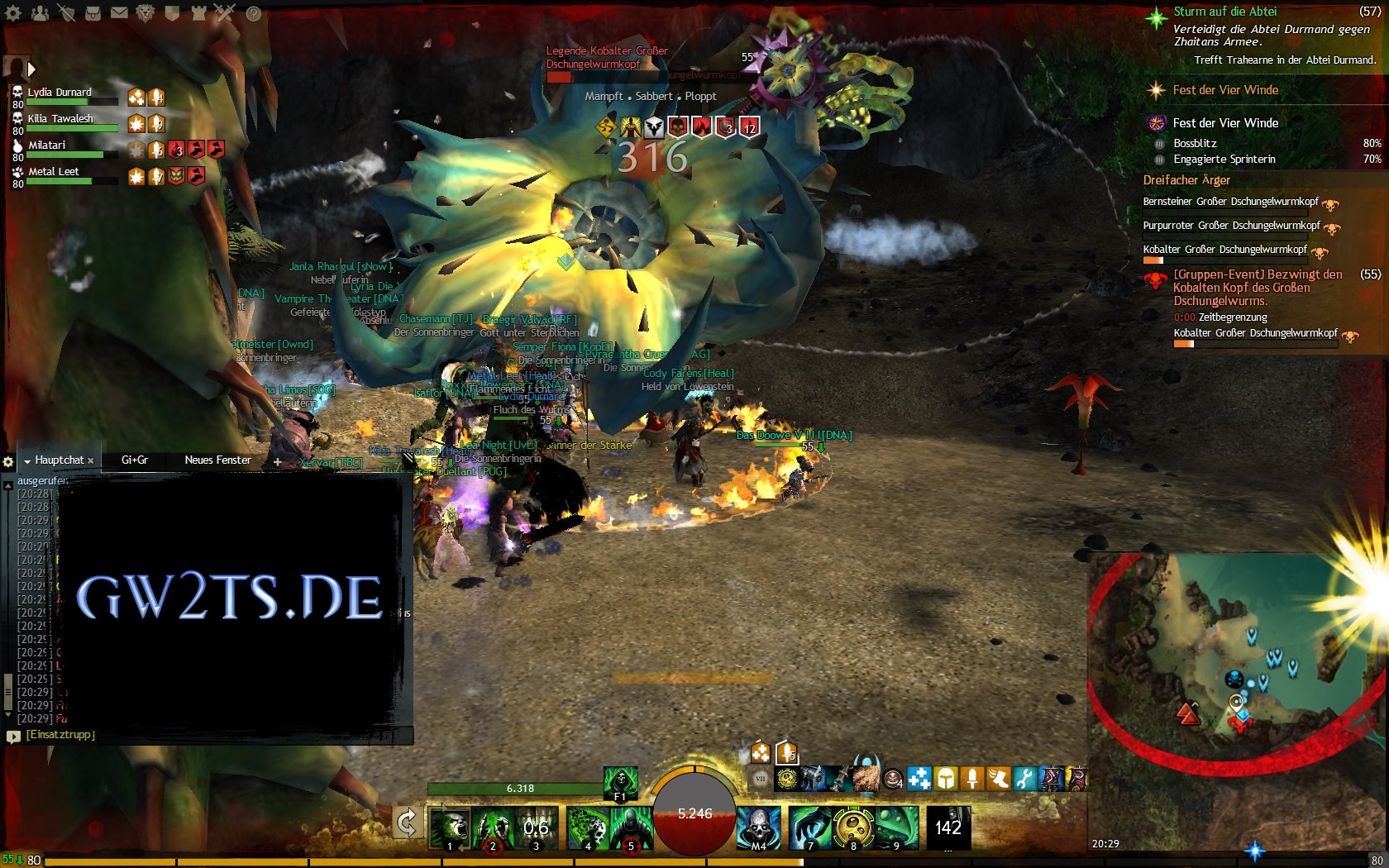Open the game menu gear icon
Image resolution: width=1389 pixels, height=868 pixels.
[x=13, y=13]
